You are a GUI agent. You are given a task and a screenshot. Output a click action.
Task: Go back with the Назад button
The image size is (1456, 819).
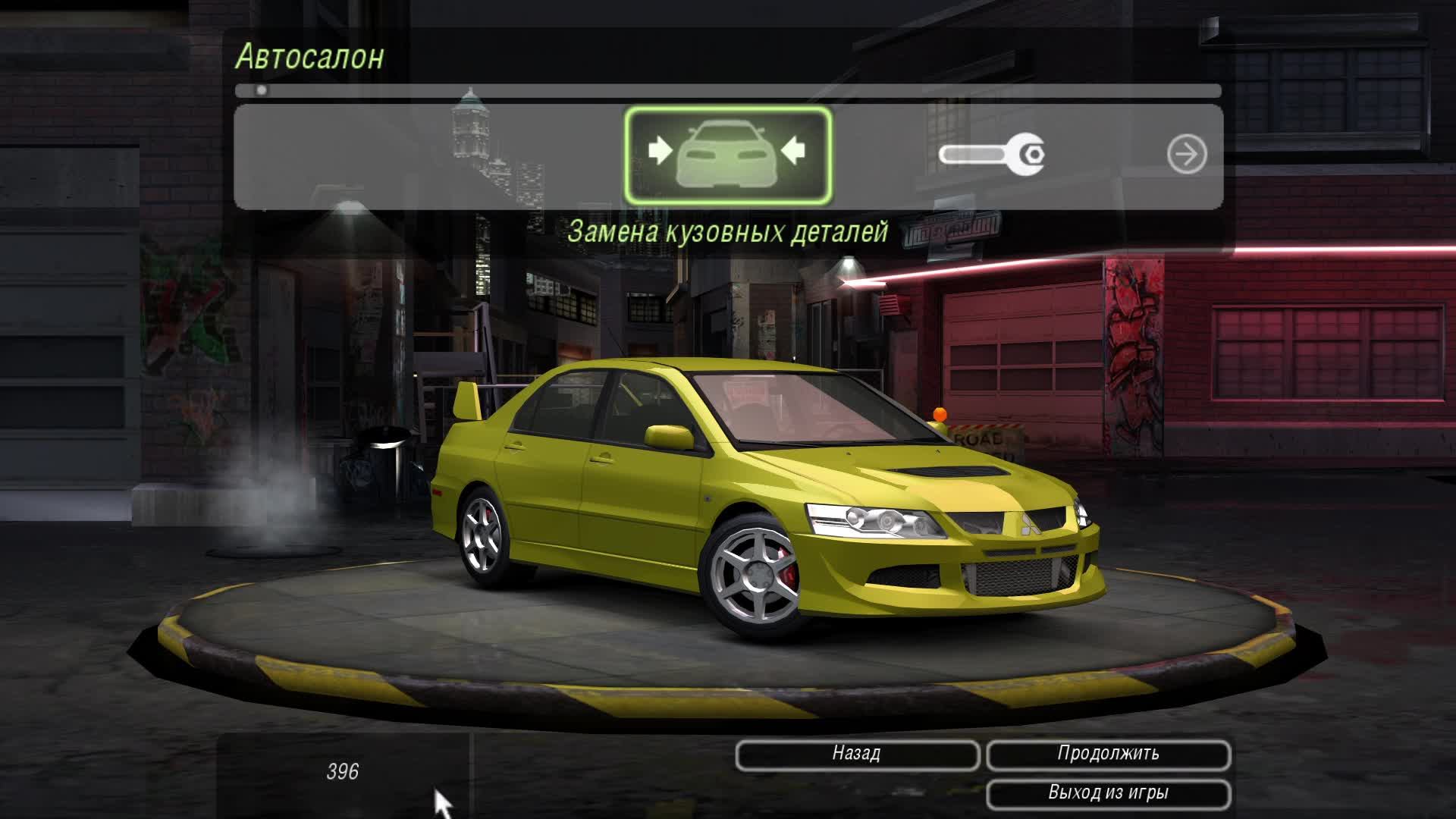click(857, 755)
